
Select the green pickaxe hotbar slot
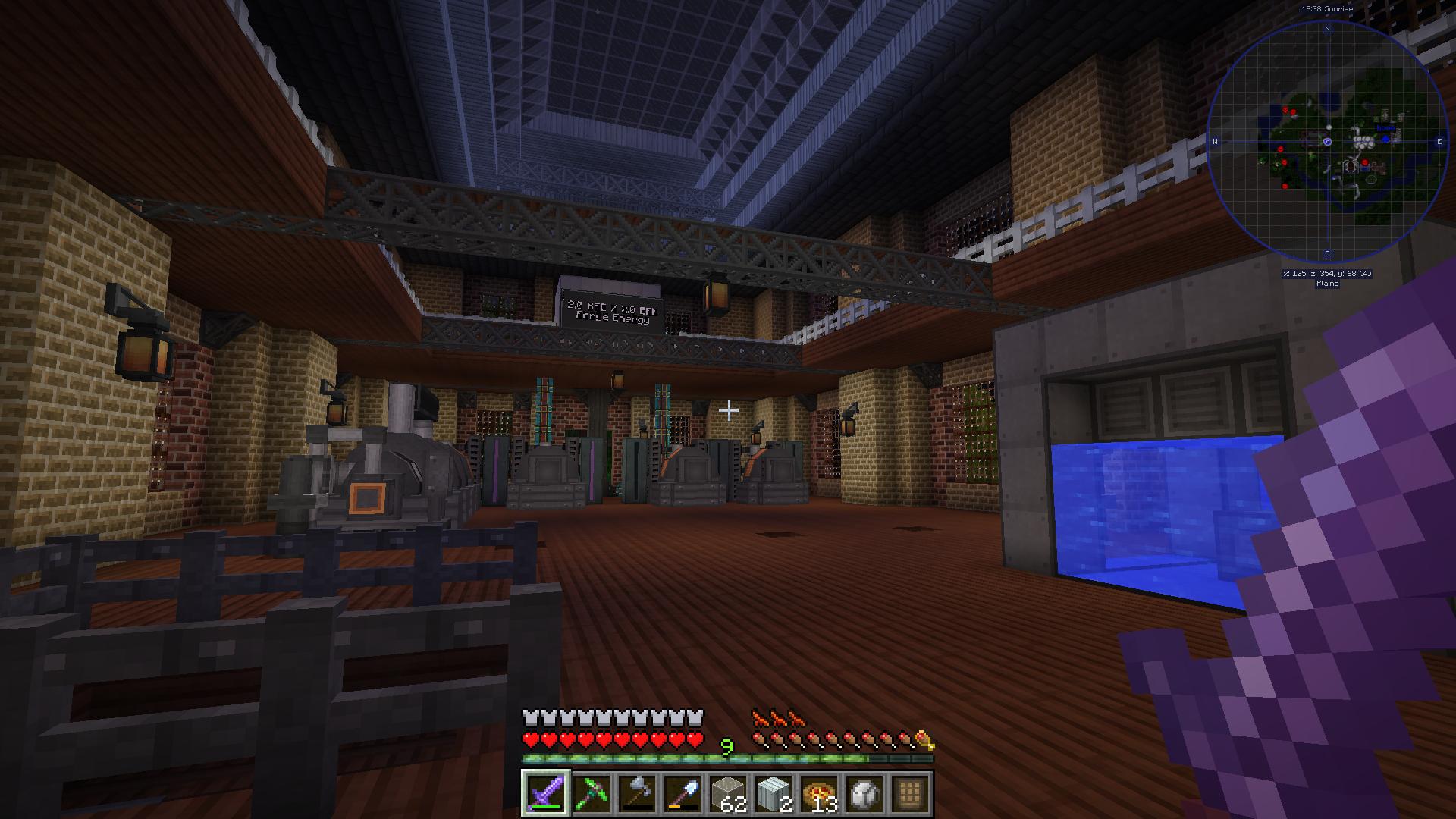pyautogui.click(x=591, y=793)
